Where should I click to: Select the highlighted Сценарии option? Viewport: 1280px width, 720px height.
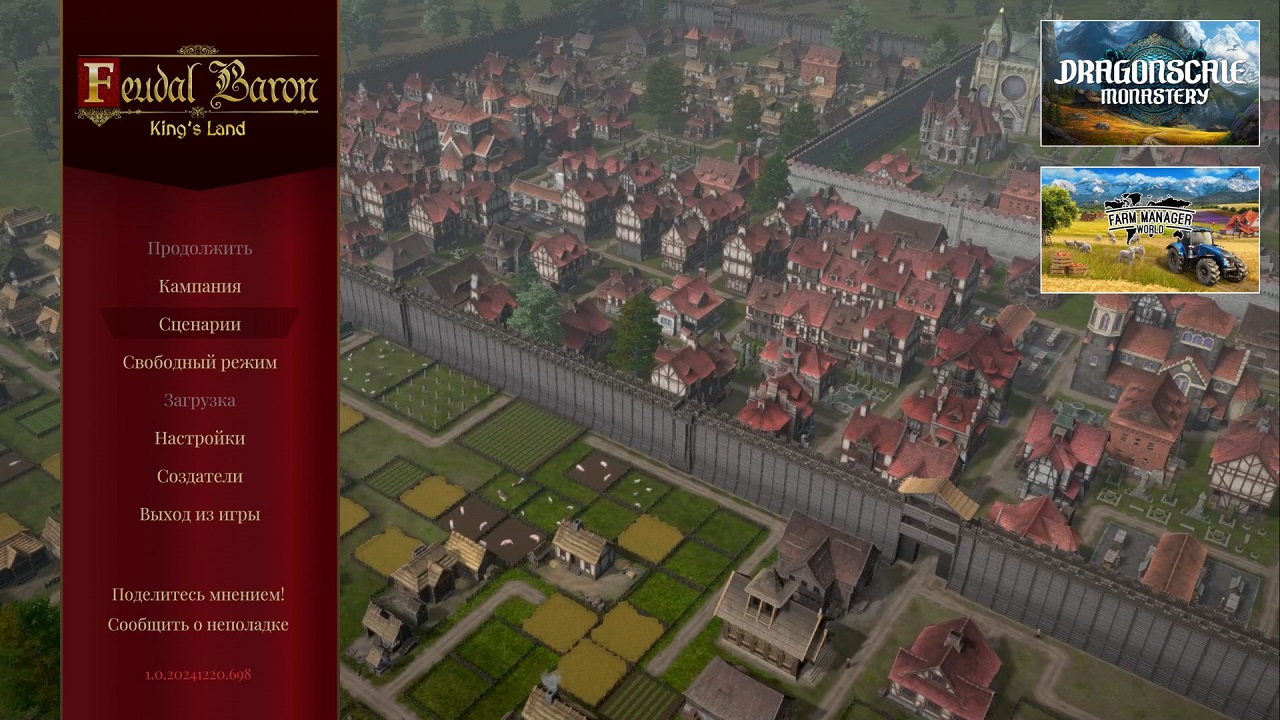(200, 324)
